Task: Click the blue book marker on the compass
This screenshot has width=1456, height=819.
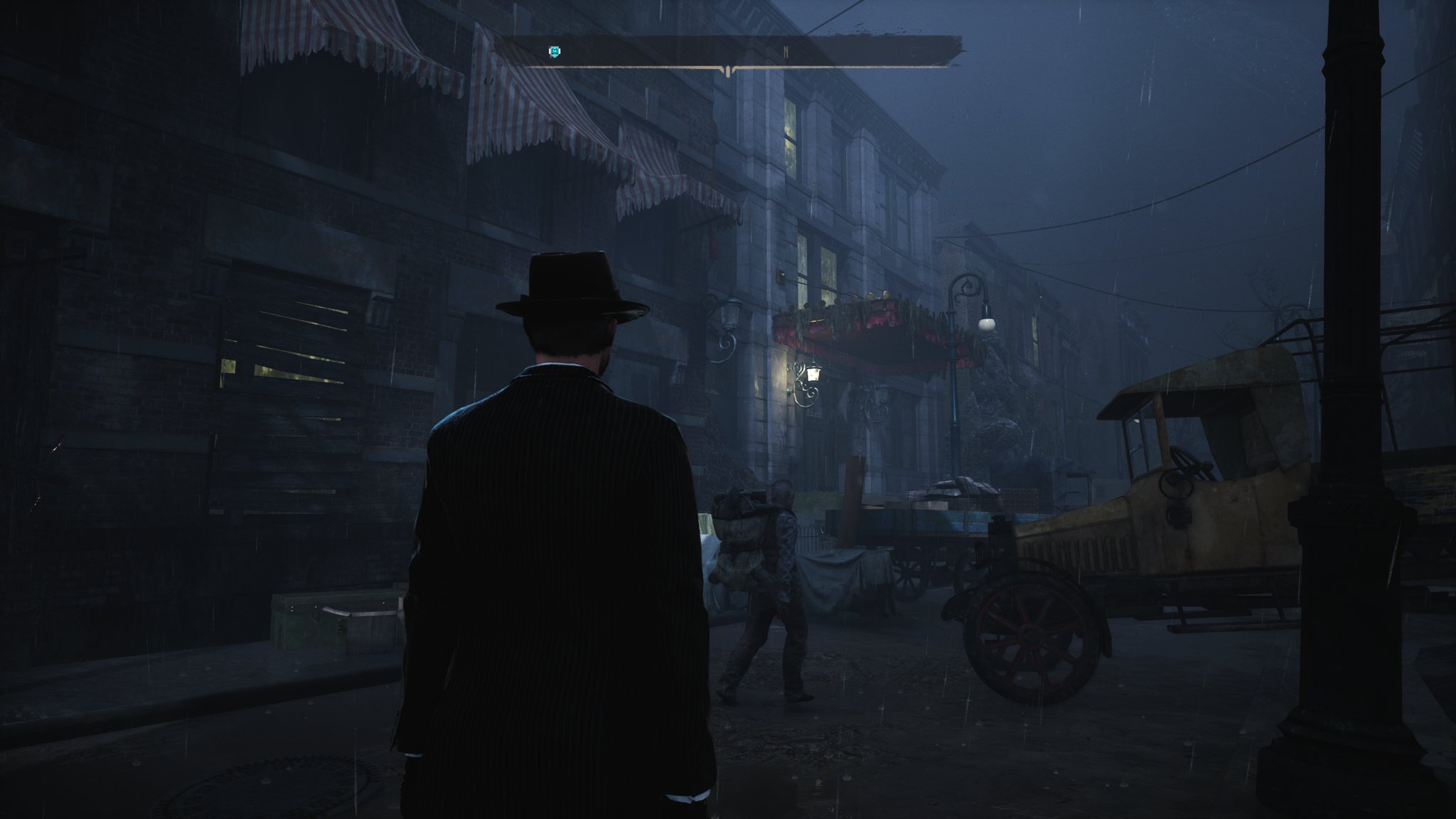Action: tap(555, 51)
